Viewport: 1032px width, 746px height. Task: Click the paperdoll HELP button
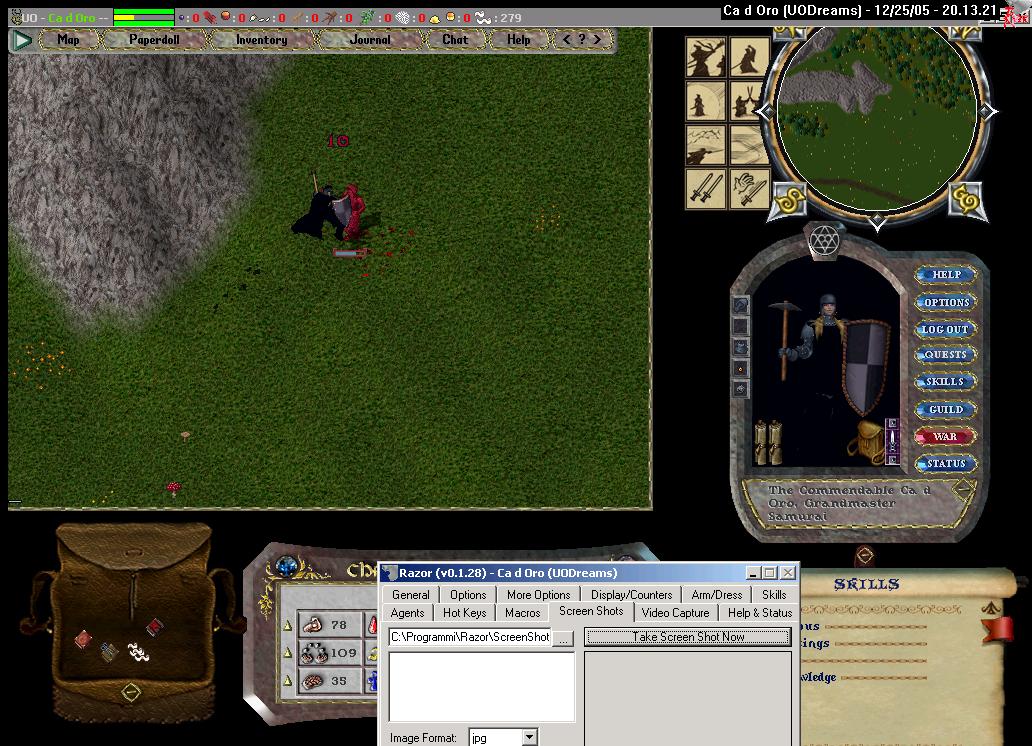(x=945, y=275)
